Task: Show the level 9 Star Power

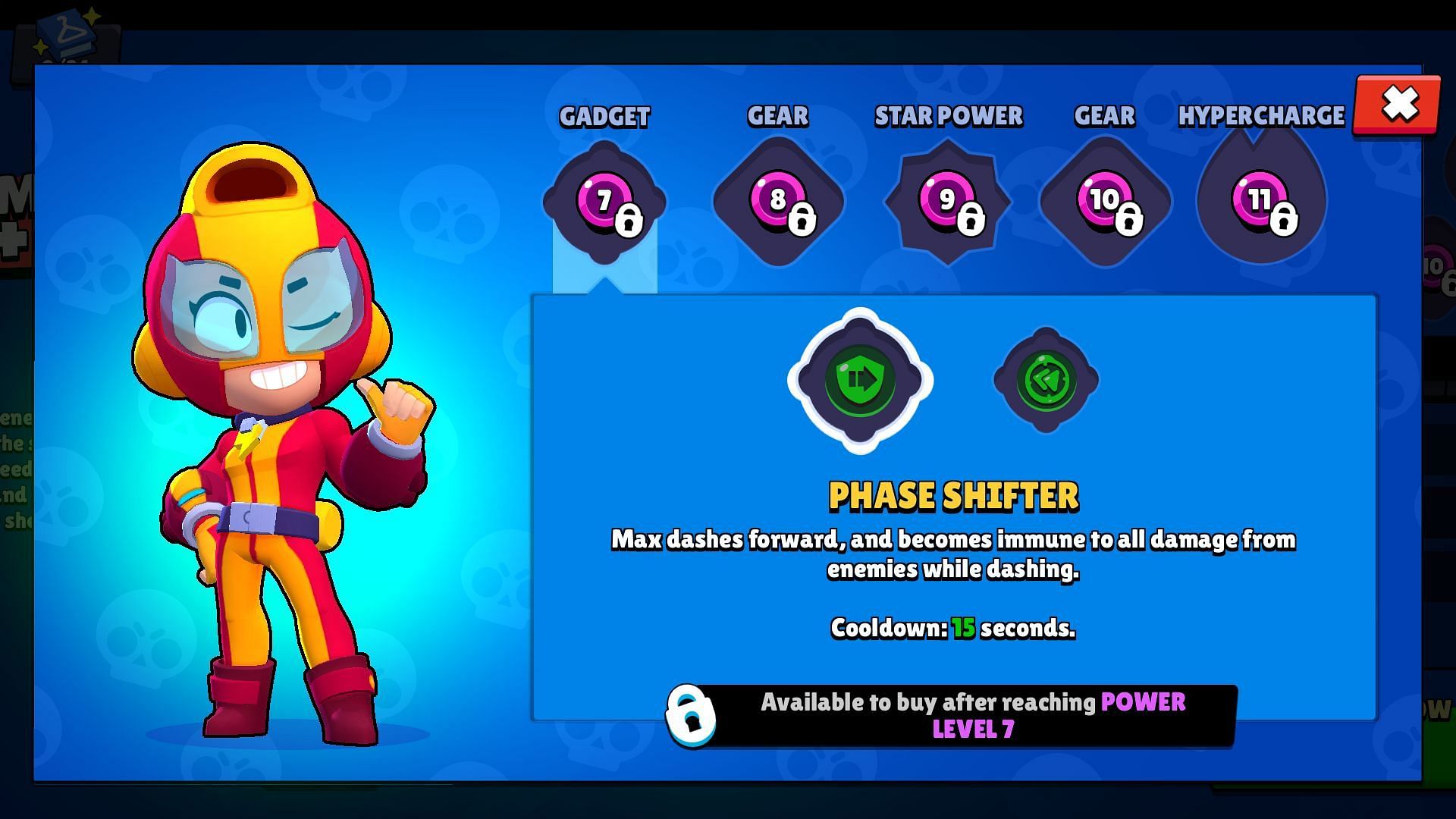Action: [x=947, y=202]
